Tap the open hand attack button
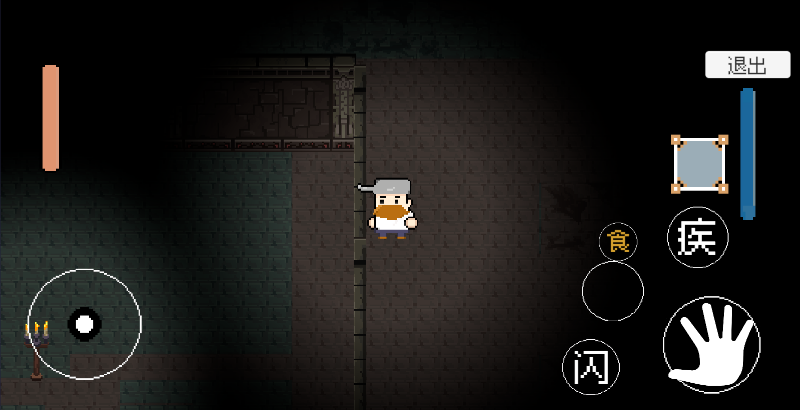 [x=711, y=345]
